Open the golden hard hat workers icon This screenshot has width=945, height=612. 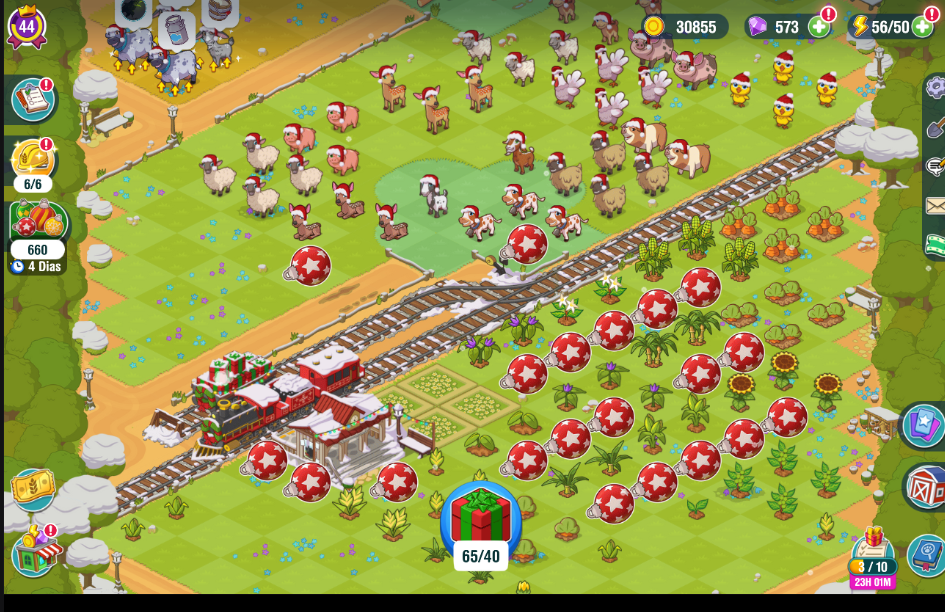pos(32,160)
